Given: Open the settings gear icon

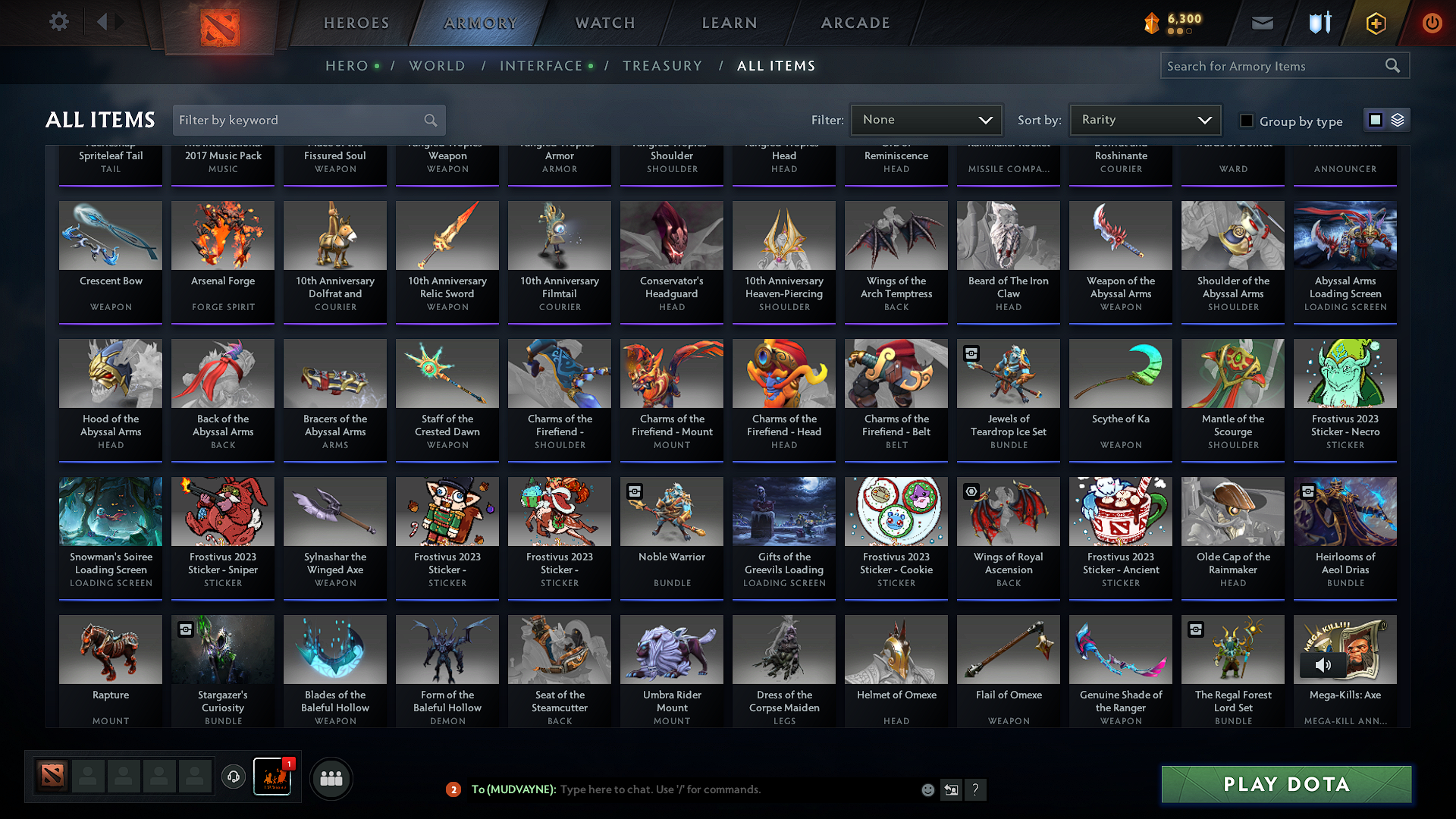Looking at the screenshot, I should point(58,21).
